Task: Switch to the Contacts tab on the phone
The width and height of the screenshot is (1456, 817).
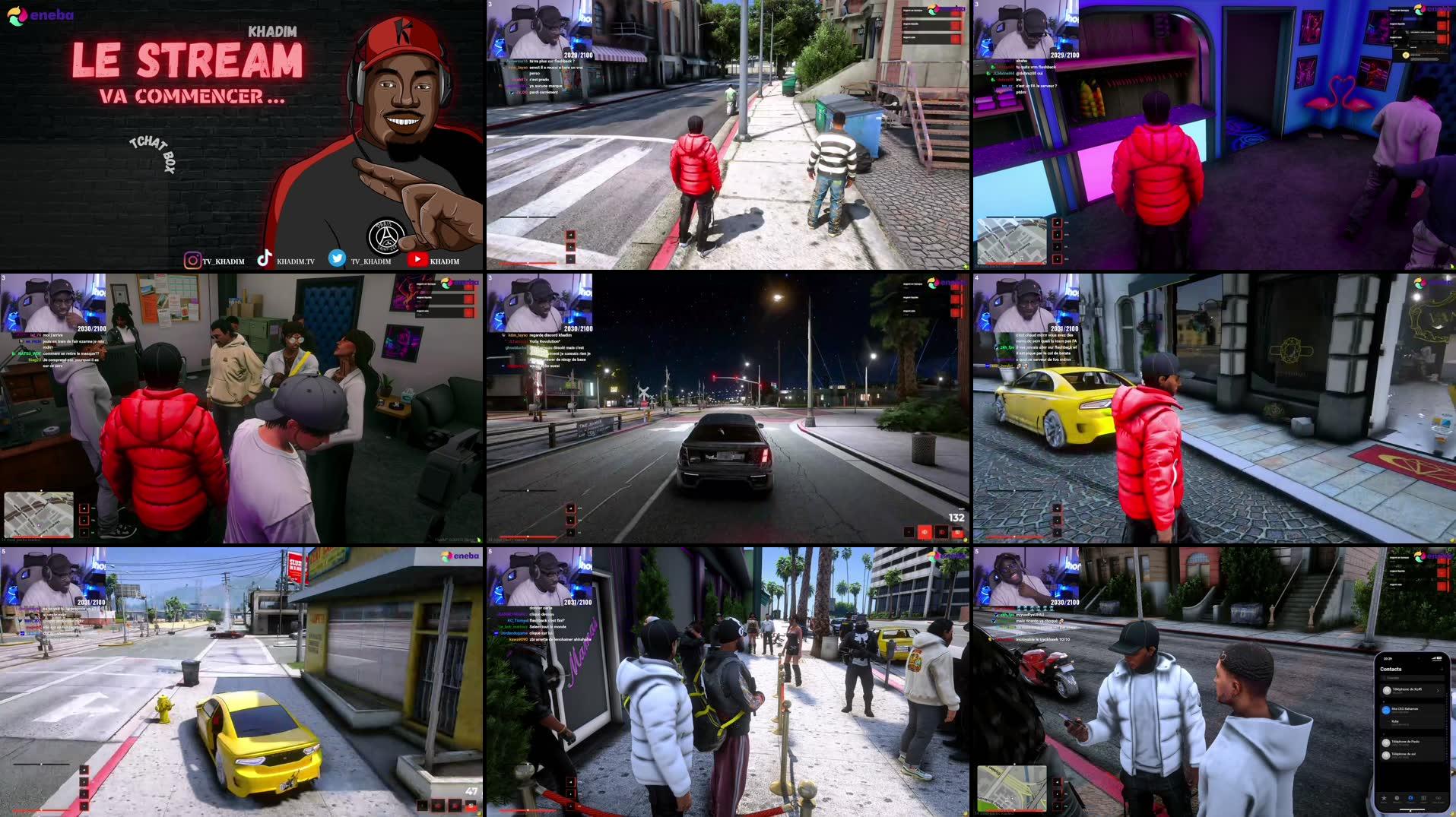Action: (x=1411, y=799)
